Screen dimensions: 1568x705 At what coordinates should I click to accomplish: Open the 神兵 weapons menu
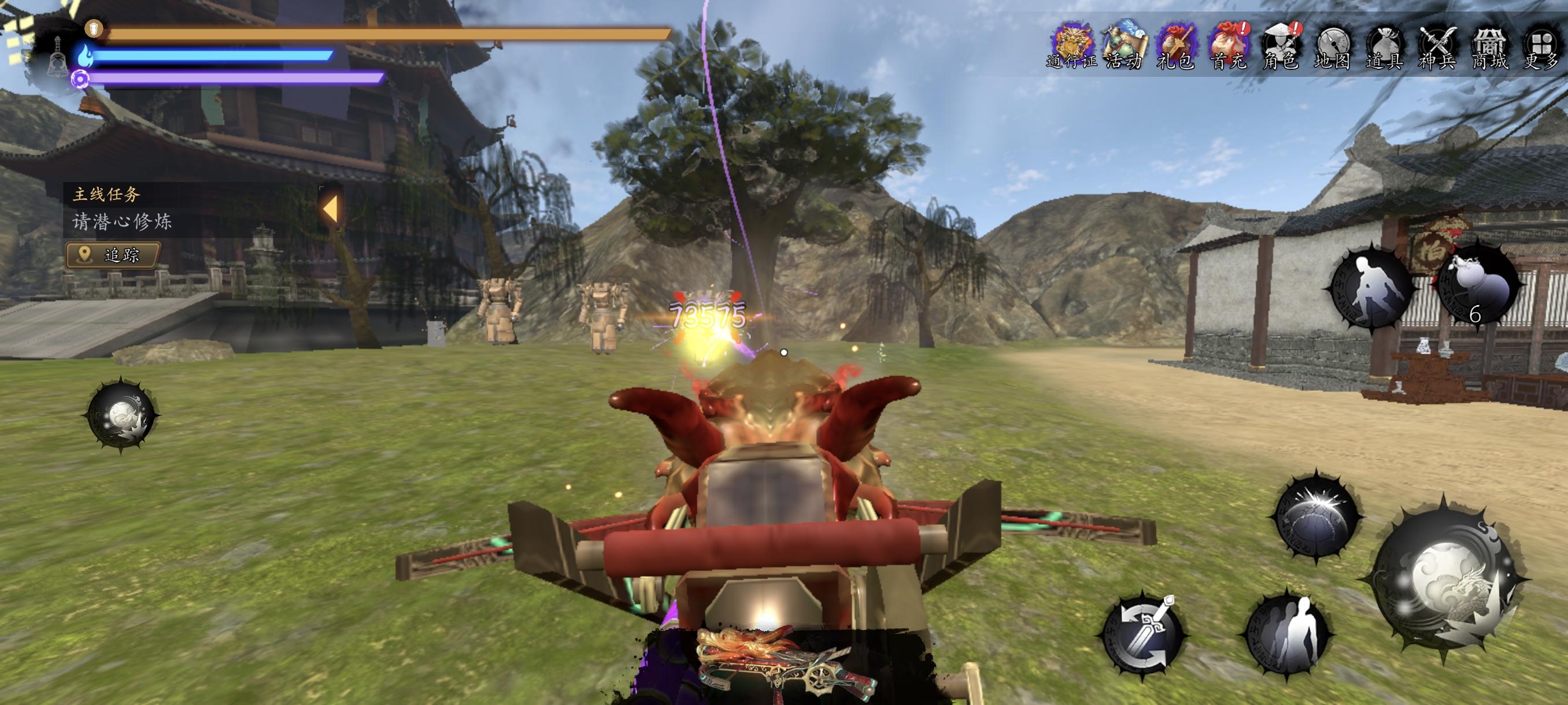pos(1437,44)
